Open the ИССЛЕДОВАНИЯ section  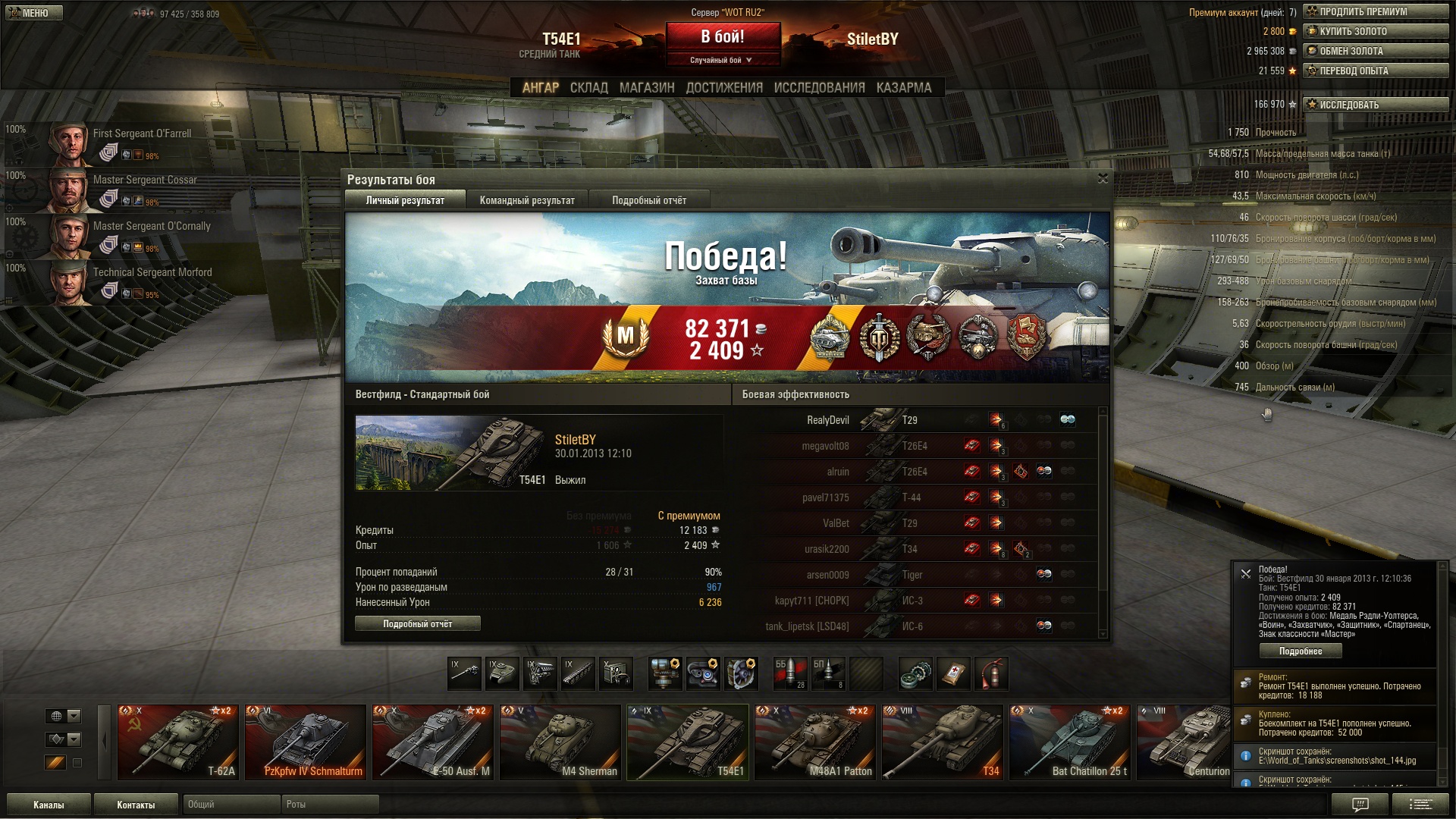[819, 88]
